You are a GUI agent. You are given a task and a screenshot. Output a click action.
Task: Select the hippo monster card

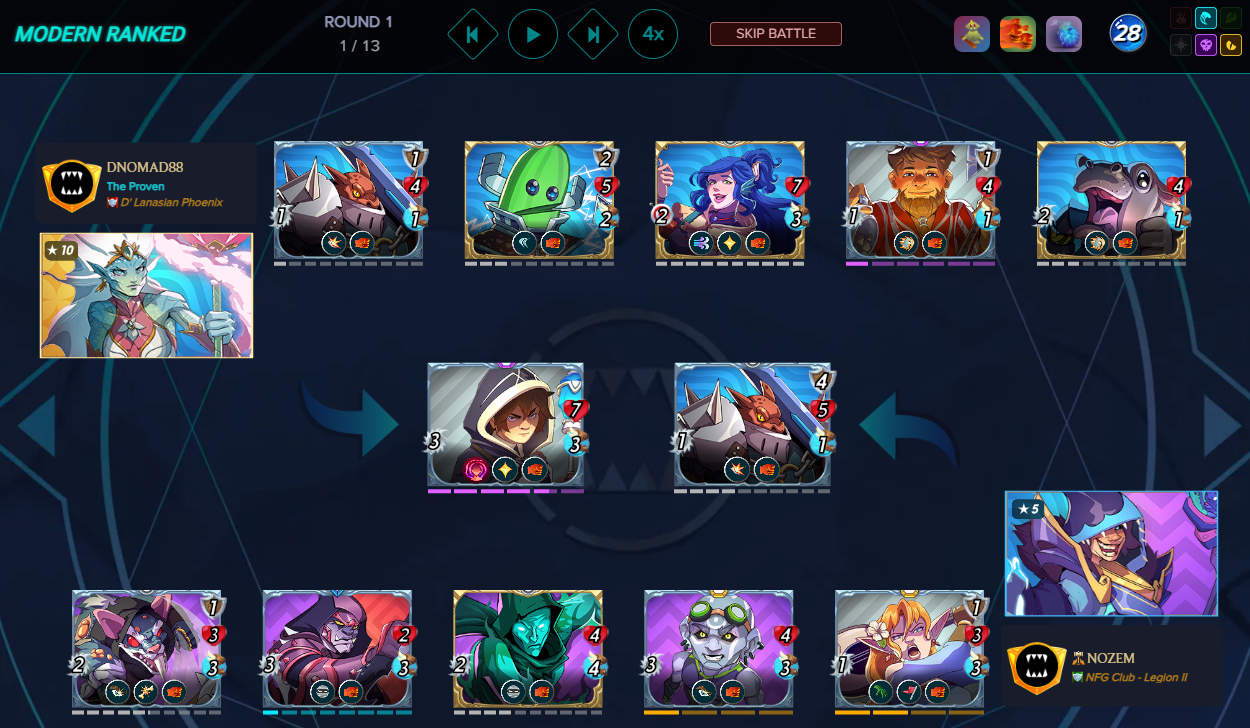[x=1112, y=202]
